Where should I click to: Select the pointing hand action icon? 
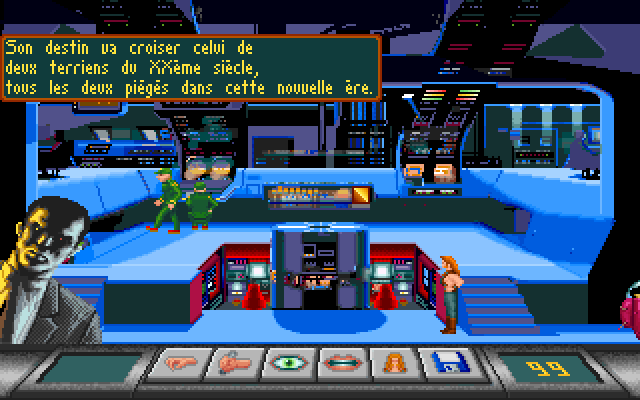pos(176,363)
